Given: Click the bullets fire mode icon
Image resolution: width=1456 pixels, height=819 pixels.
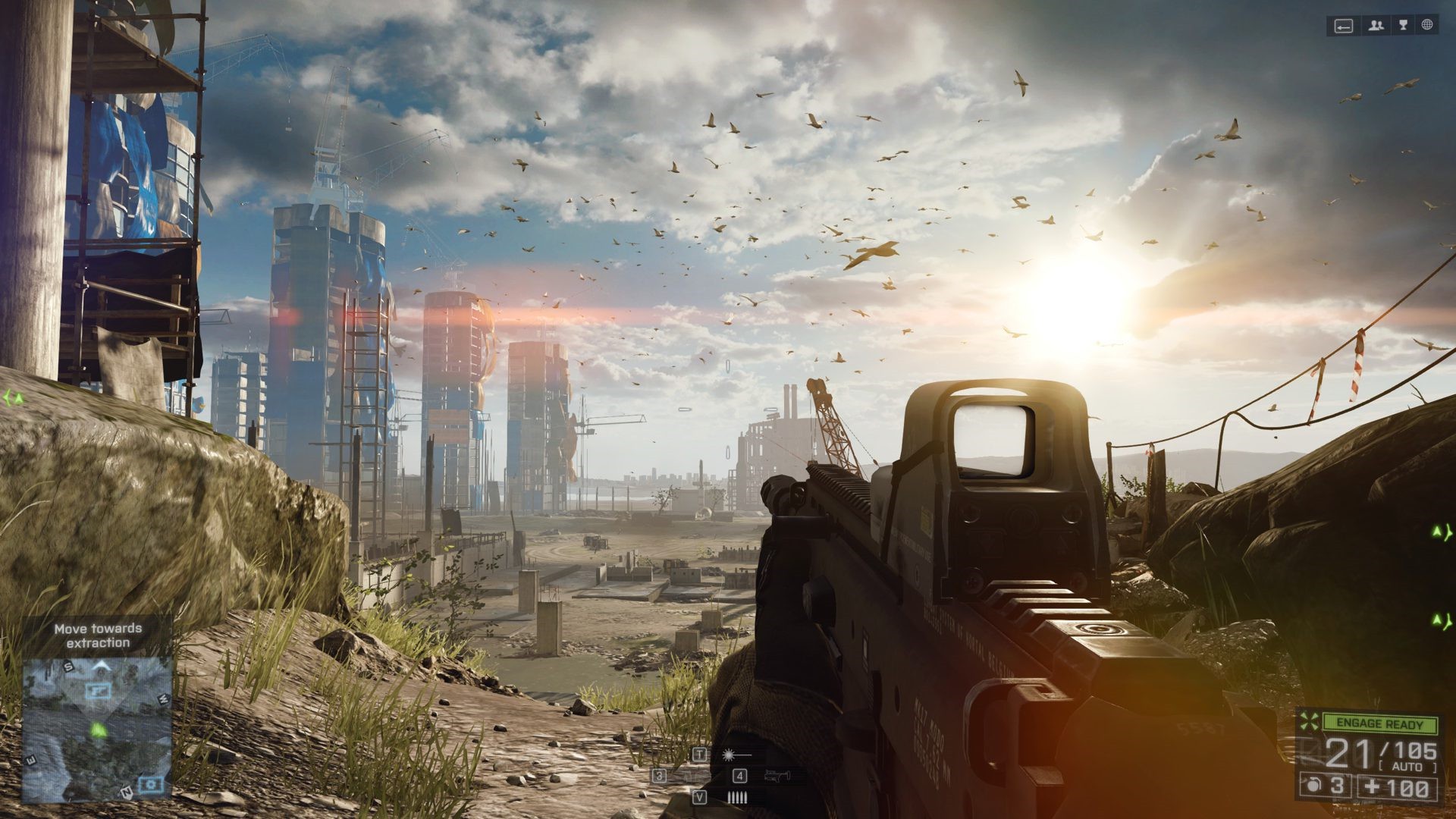Looking at the screenshot, I should 737,797.
